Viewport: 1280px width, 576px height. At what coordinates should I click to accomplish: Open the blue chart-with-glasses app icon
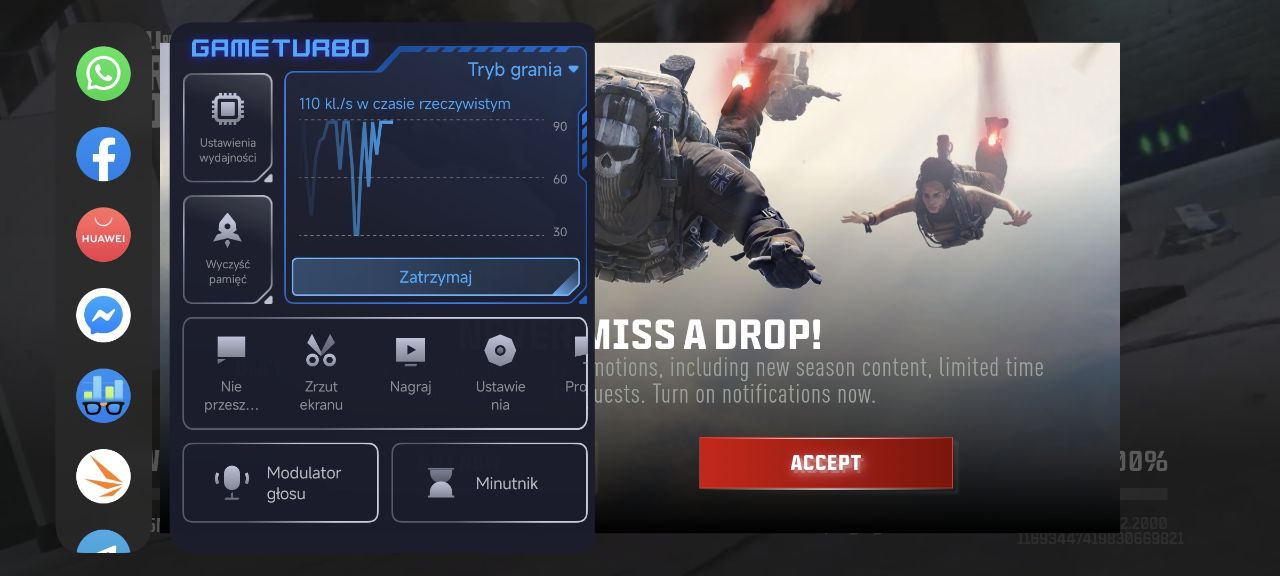tap(103, 396)
